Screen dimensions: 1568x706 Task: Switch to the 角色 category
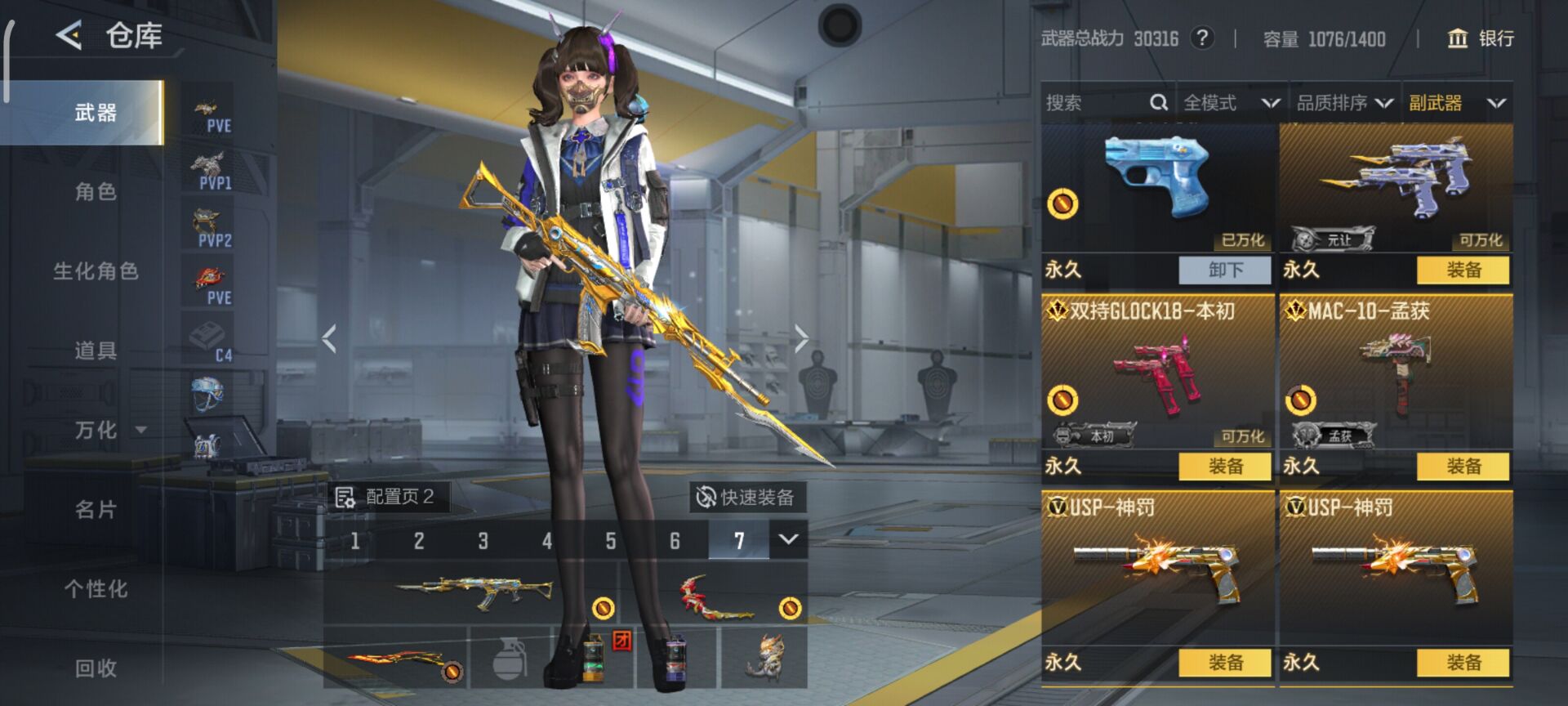(96, 192)
